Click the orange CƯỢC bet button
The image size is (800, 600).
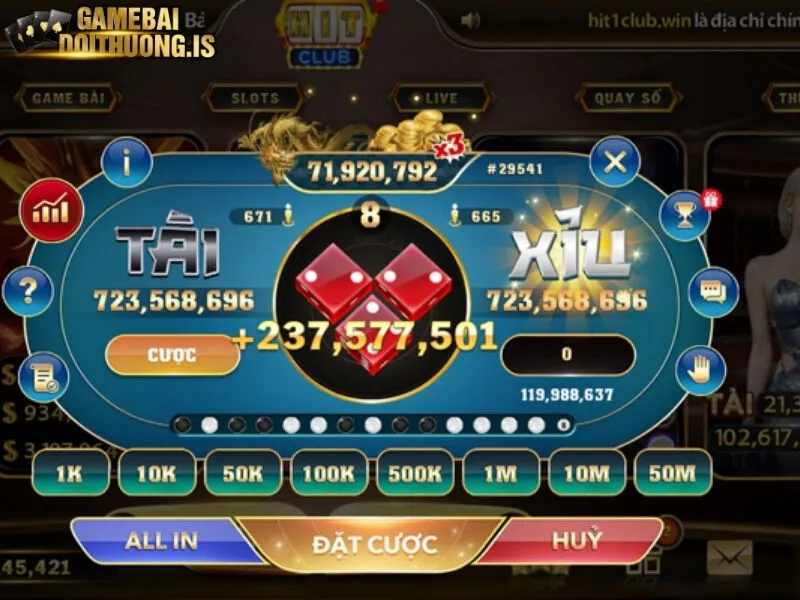[x=172, y=355]
